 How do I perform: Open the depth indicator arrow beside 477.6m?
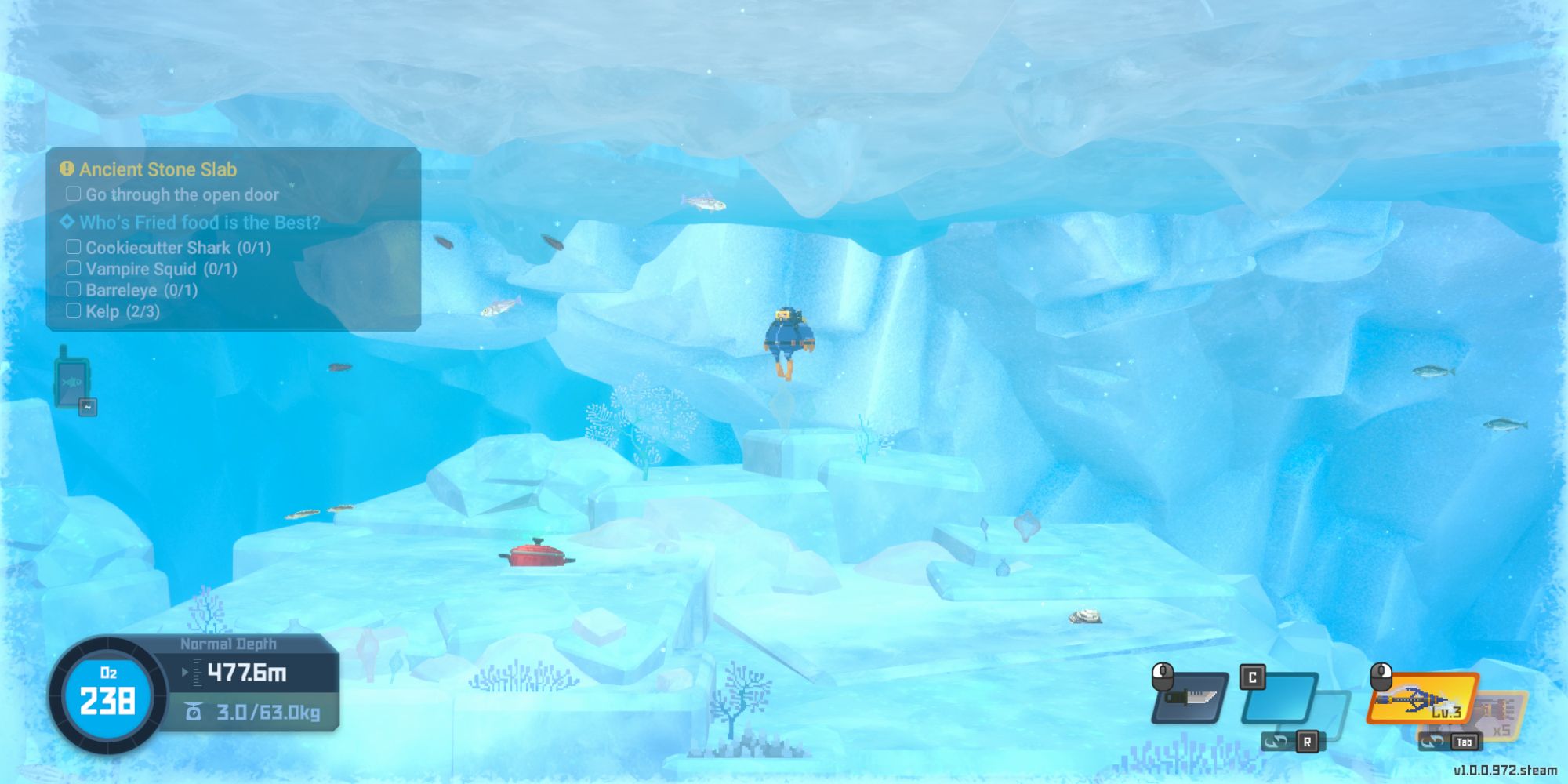[185, 670]
